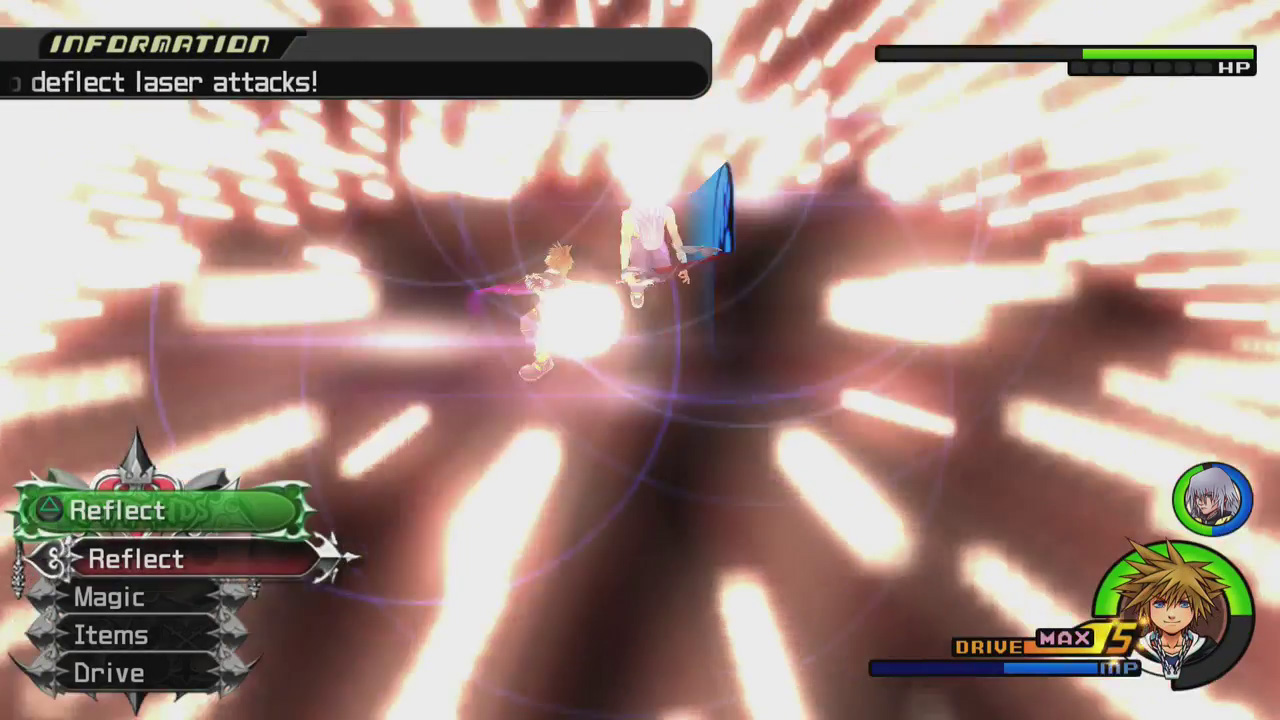Trigger the green Reflect reaction command
The width and height of the screenshot is (1280, 720).
pyautogui.click(x=160, y=511)
